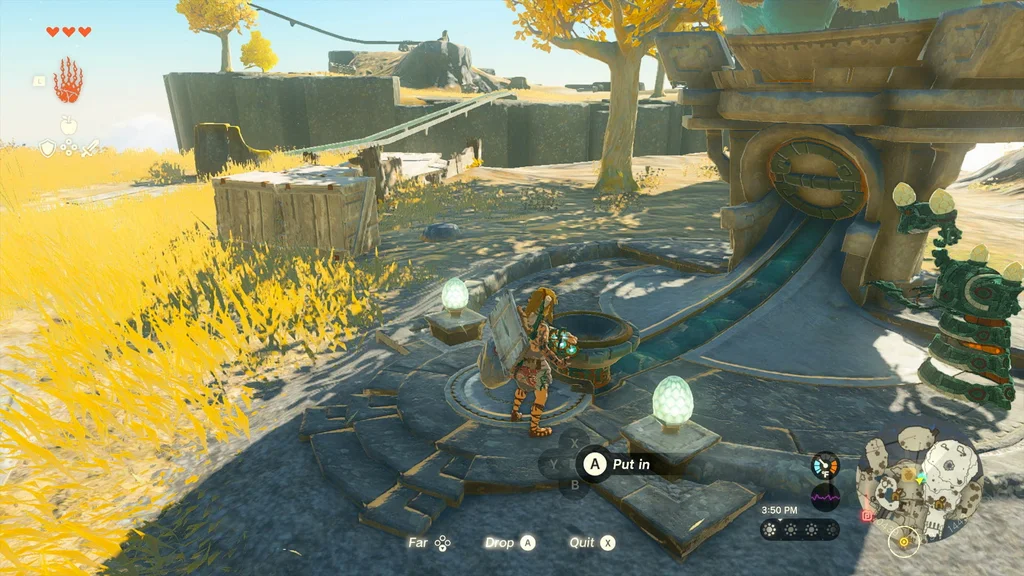Screen dimensions: 1024x576
Task: Check the temperature gauge icon
Action: click(825, 466)
